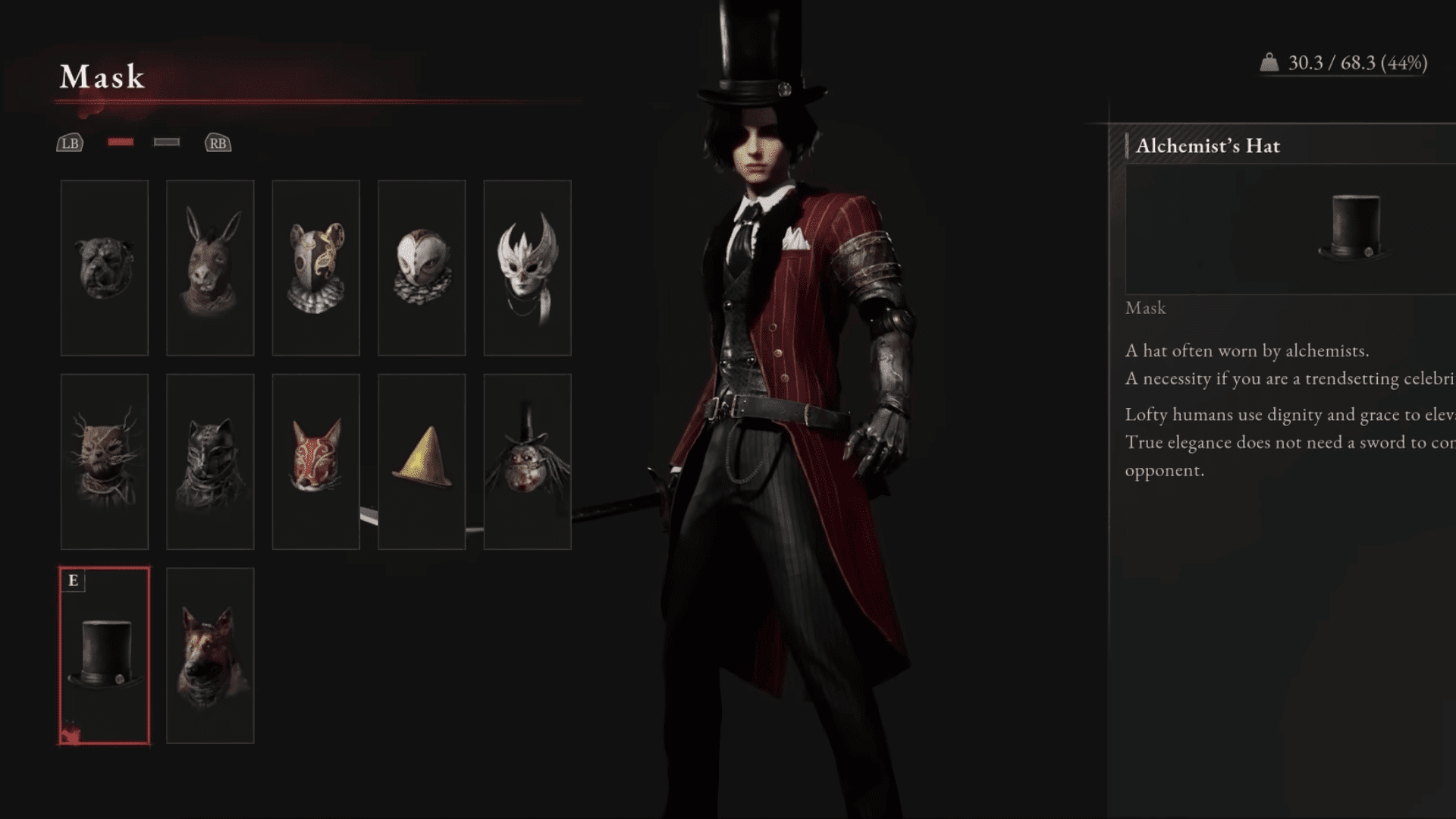
Task: Select the owl mask slot
Action: pos(422,268)
